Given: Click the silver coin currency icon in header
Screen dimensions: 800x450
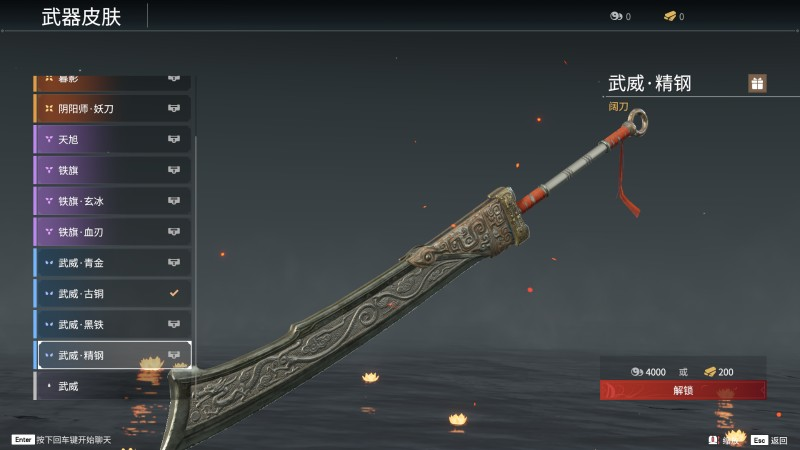Looking at the screenshot, I should (616, 16).
